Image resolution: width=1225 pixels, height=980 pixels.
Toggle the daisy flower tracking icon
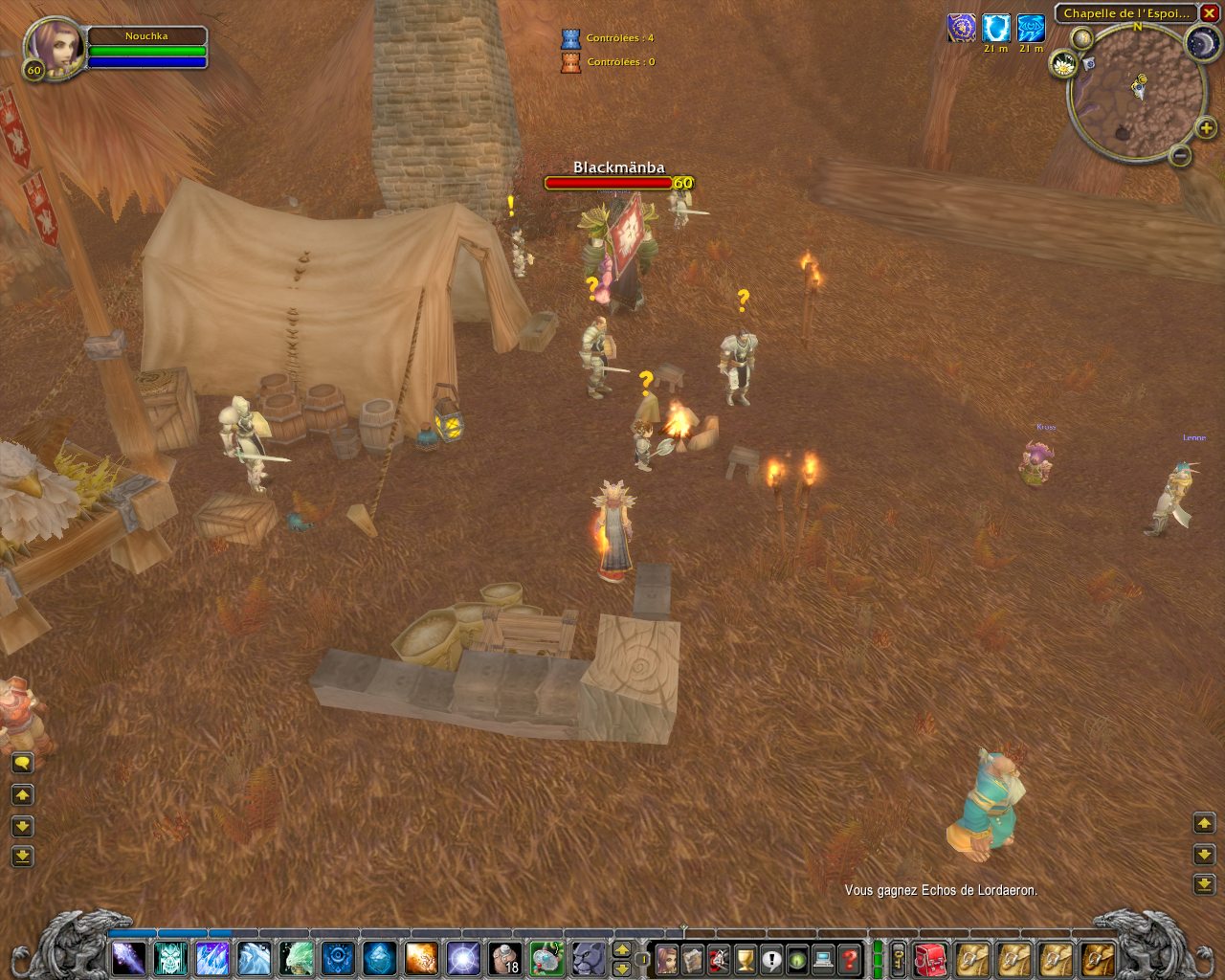(1063, 65)
